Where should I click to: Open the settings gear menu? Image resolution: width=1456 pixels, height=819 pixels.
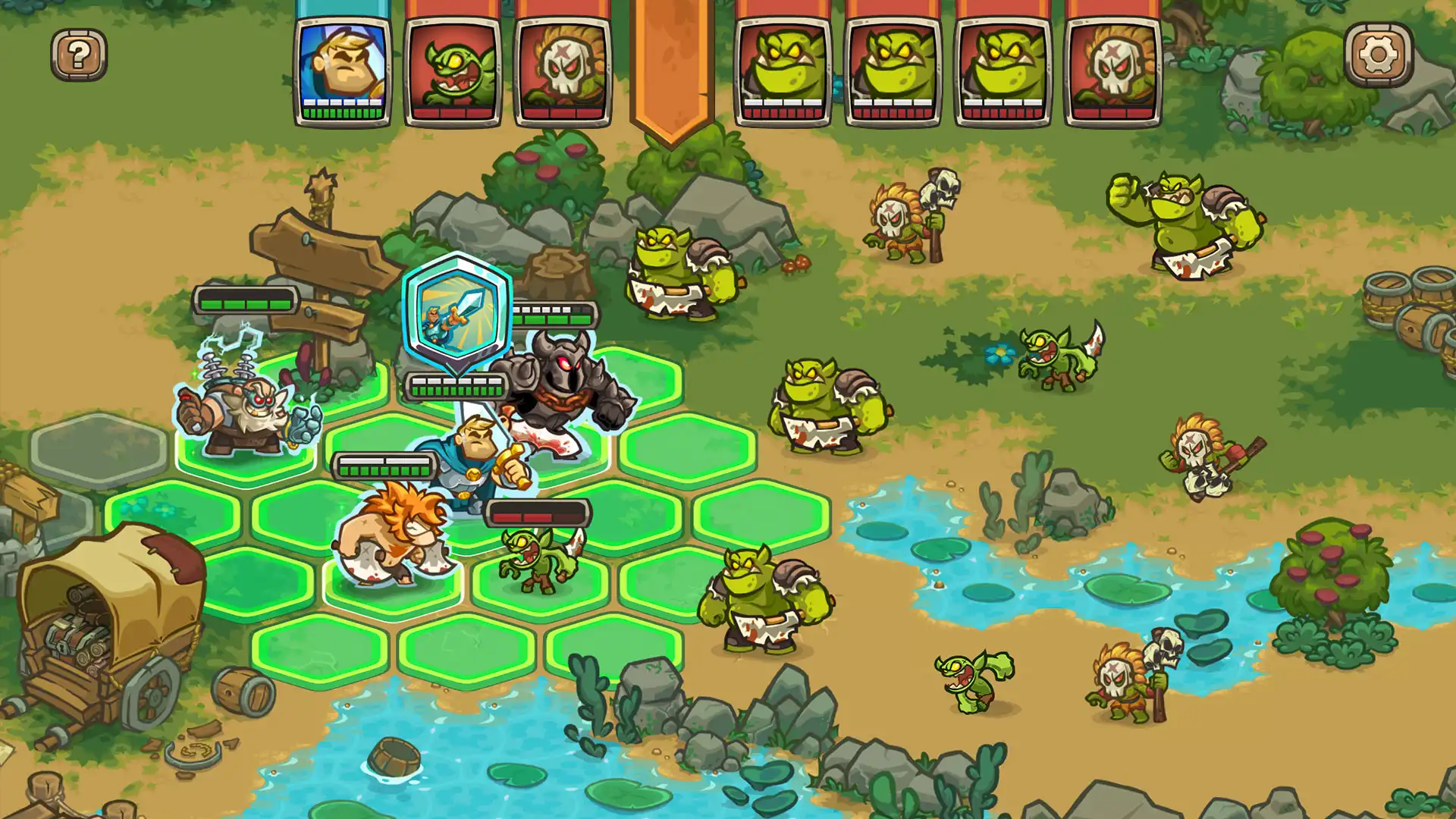tap(1379, 55)
